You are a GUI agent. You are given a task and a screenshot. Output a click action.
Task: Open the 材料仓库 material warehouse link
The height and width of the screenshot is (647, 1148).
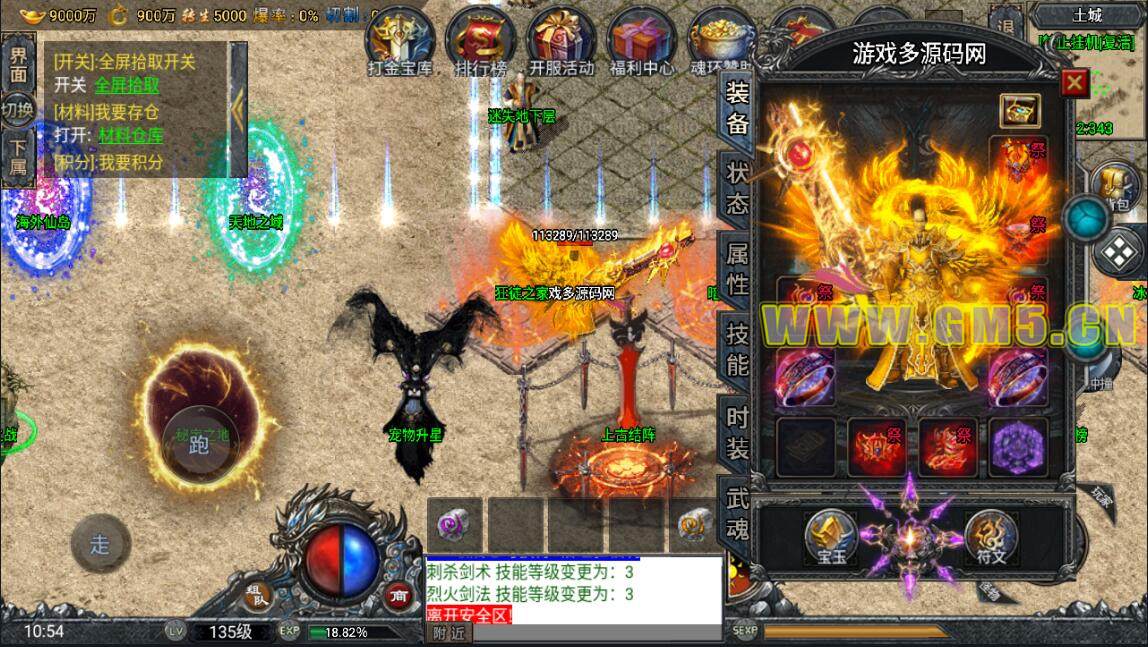point(131,135)
